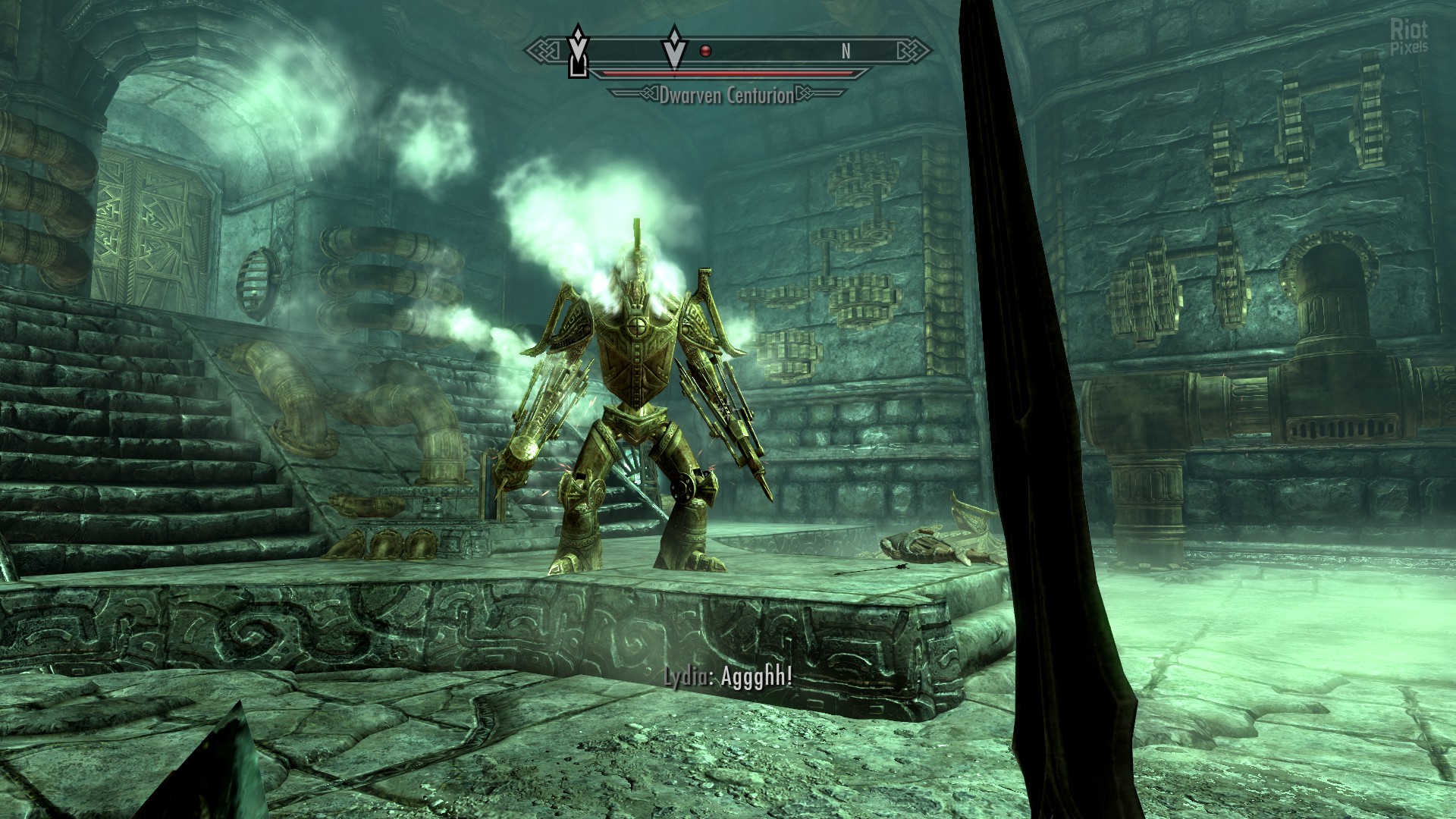Click the red enemy dot on the compass
The image size is (1456, 819).
click(x=706, y=52)
